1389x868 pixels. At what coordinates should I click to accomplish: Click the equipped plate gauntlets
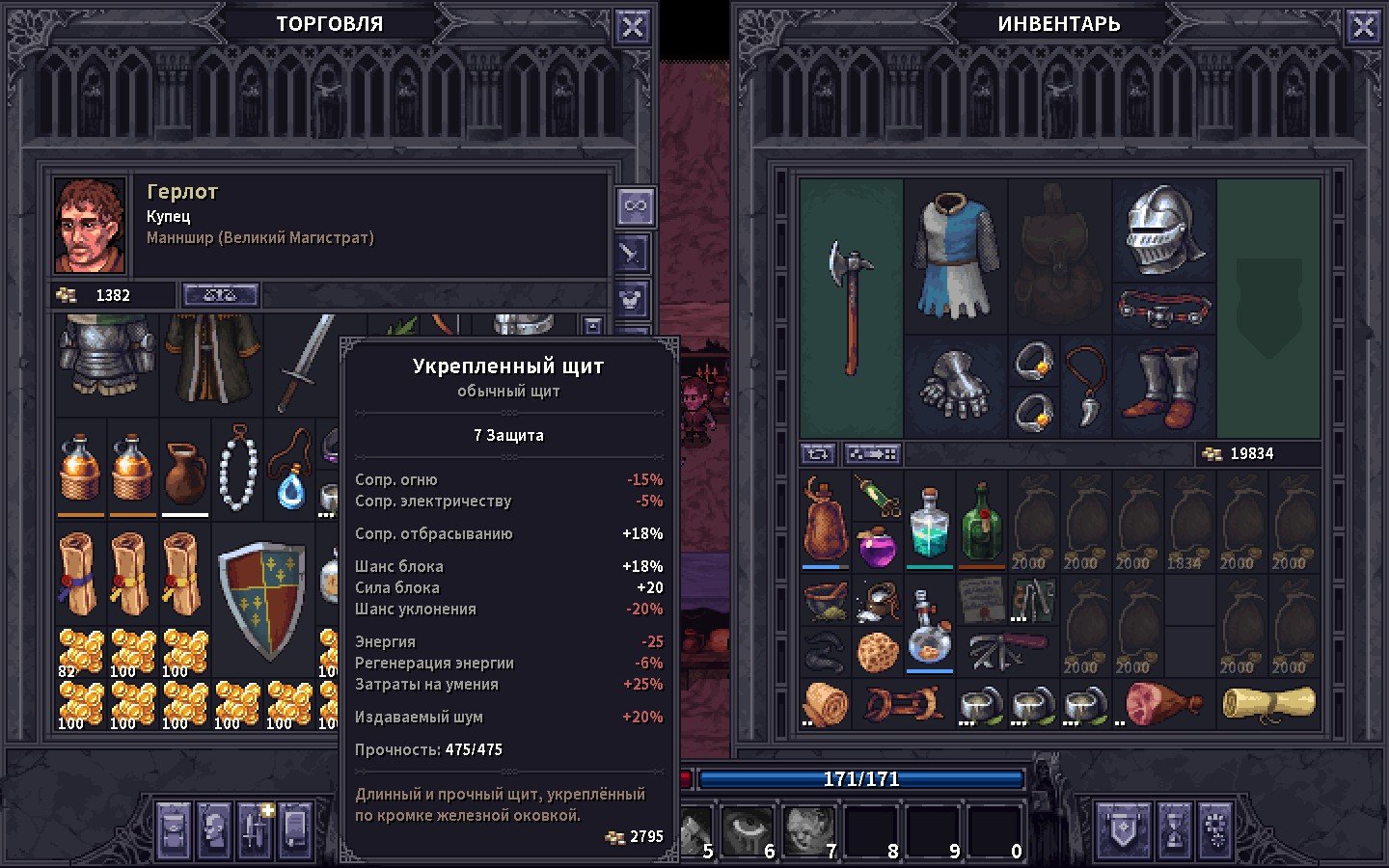pyautogui.click(x=954, y=384)
